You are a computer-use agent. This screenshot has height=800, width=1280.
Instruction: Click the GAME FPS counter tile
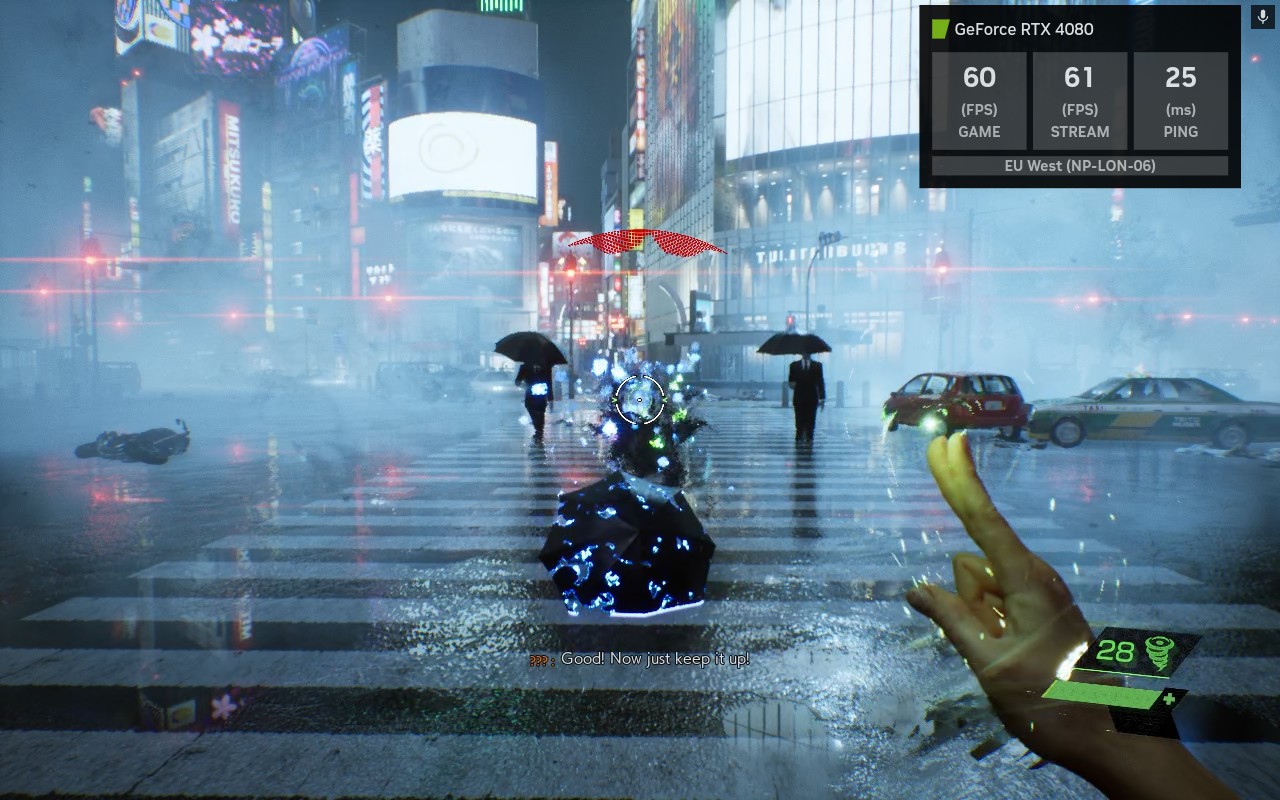[x=978, y=100]
